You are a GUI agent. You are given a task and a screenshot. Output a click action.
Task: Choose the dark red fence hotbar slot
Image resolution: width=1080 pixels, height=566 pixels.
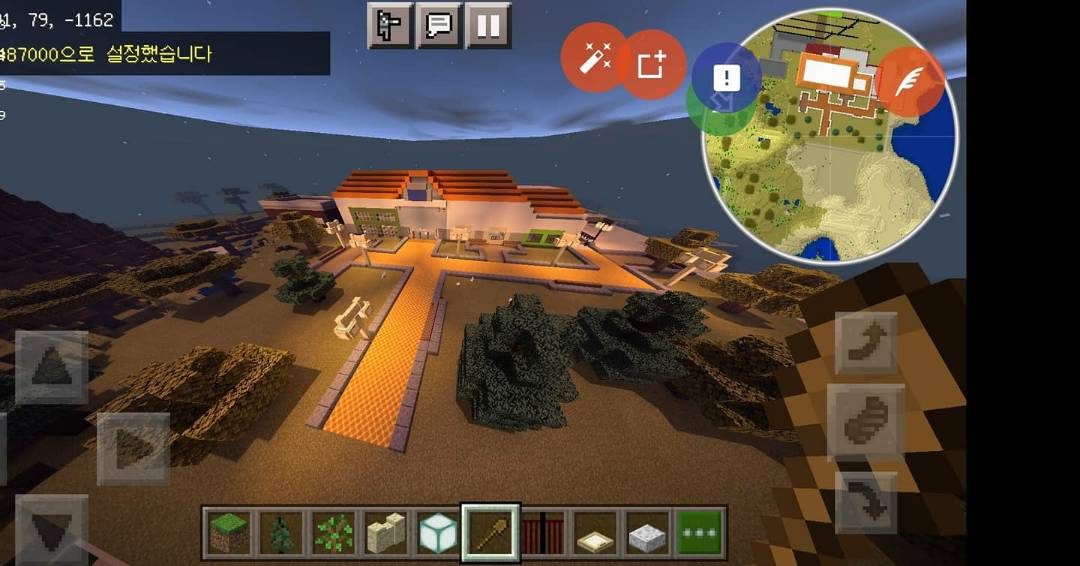(543, 533)
